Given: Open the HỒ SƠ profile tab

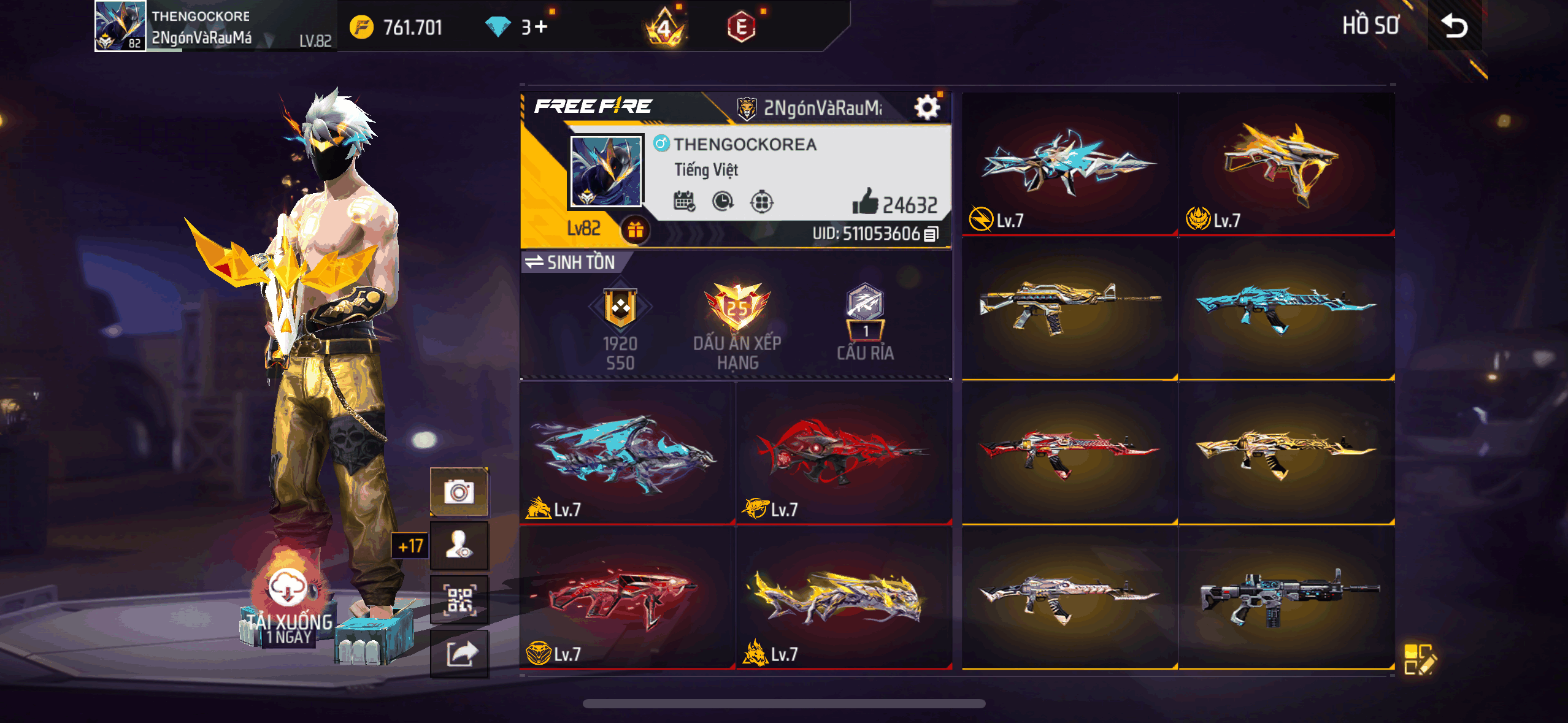Looking at the screenshot, I should point(1371,26).
